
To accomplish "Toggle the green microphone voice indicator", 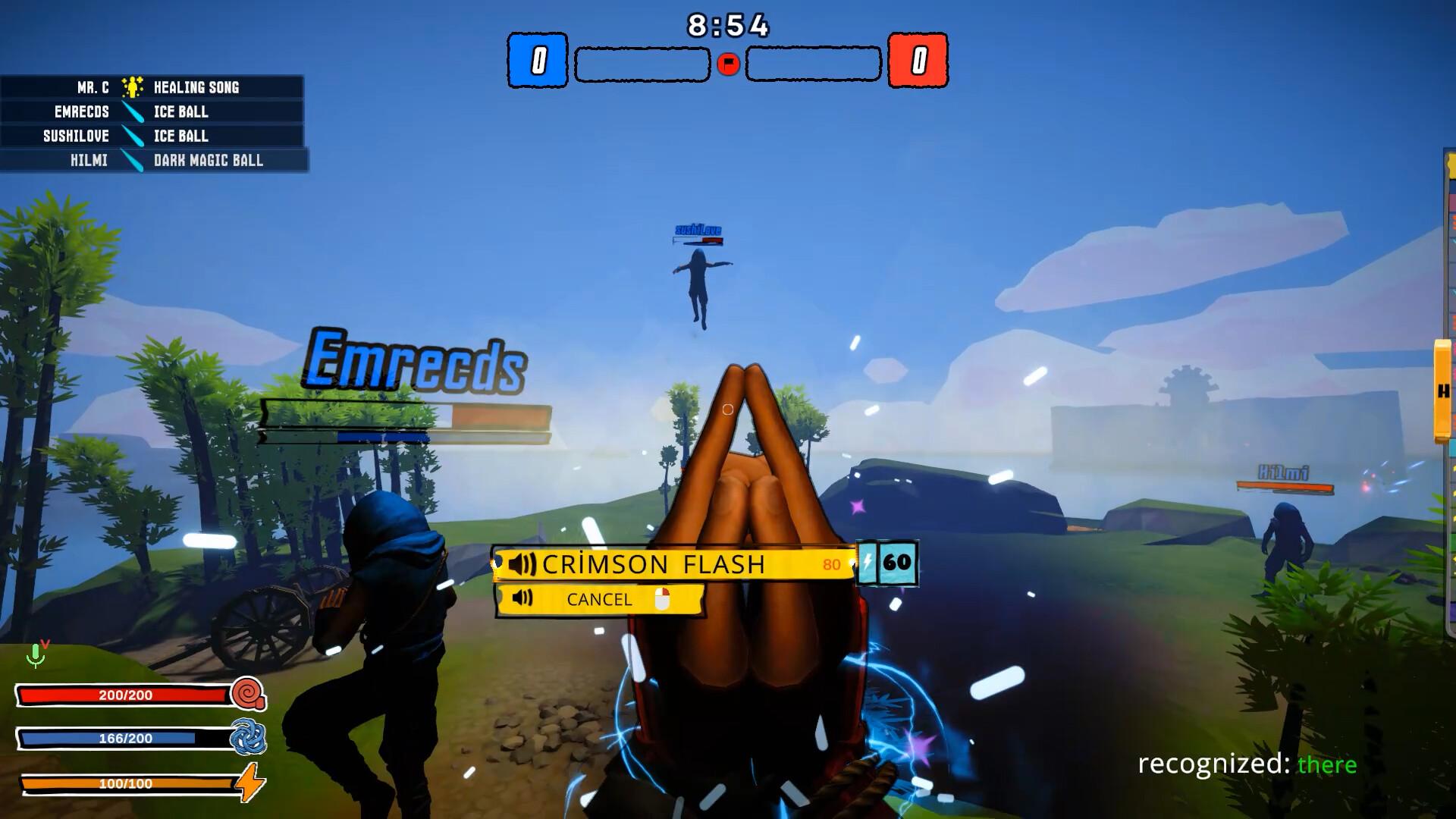I will pos(37,657).
